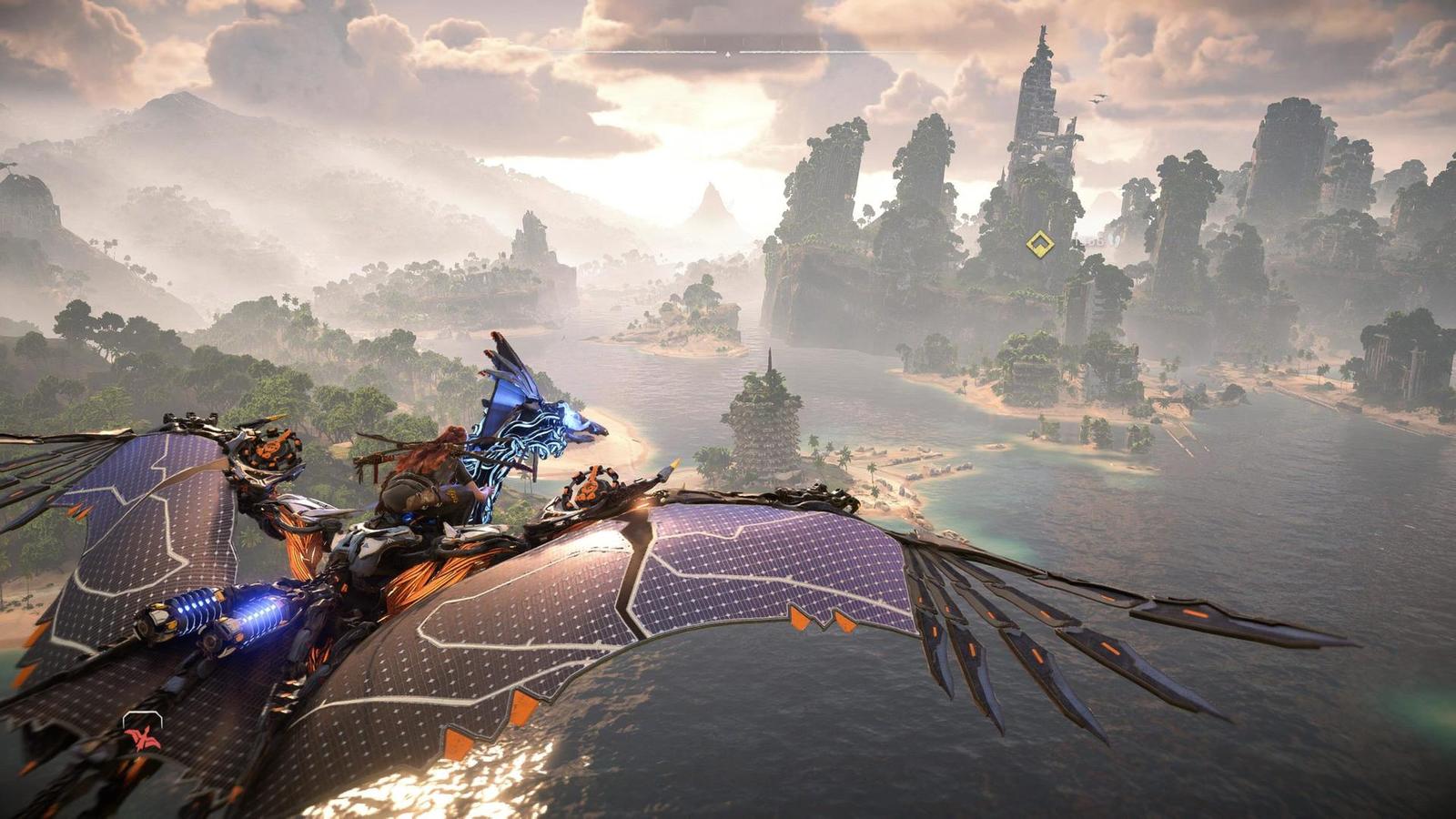
Task: Click the yellow diamond quest waypoint marker
Action: (x=1039, y=244)
